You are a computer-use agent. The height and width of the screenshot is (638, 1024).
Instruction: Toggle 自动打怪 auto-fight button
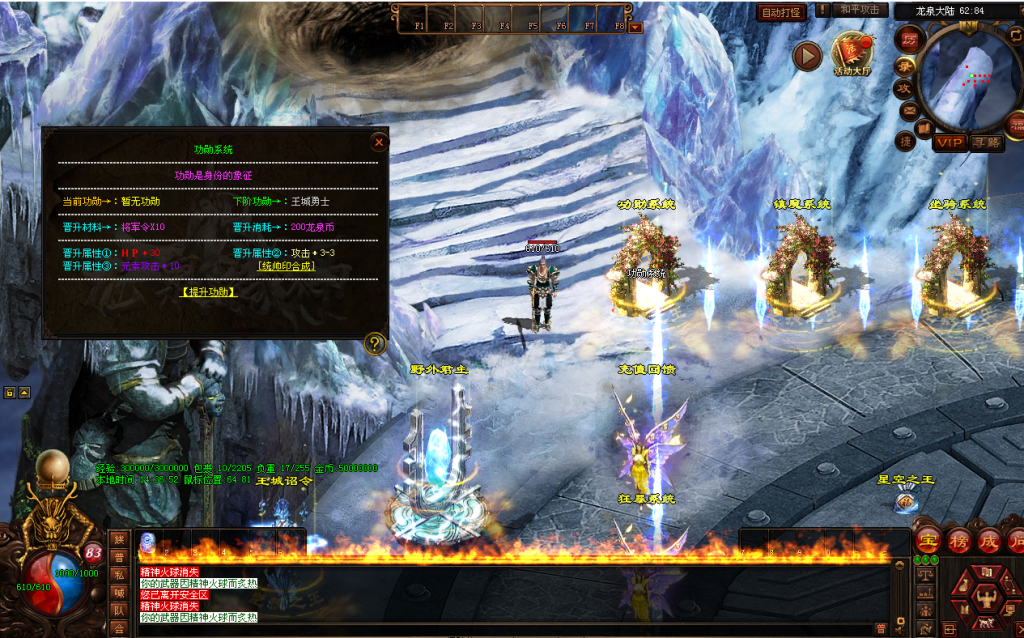[x=781, y=12]
